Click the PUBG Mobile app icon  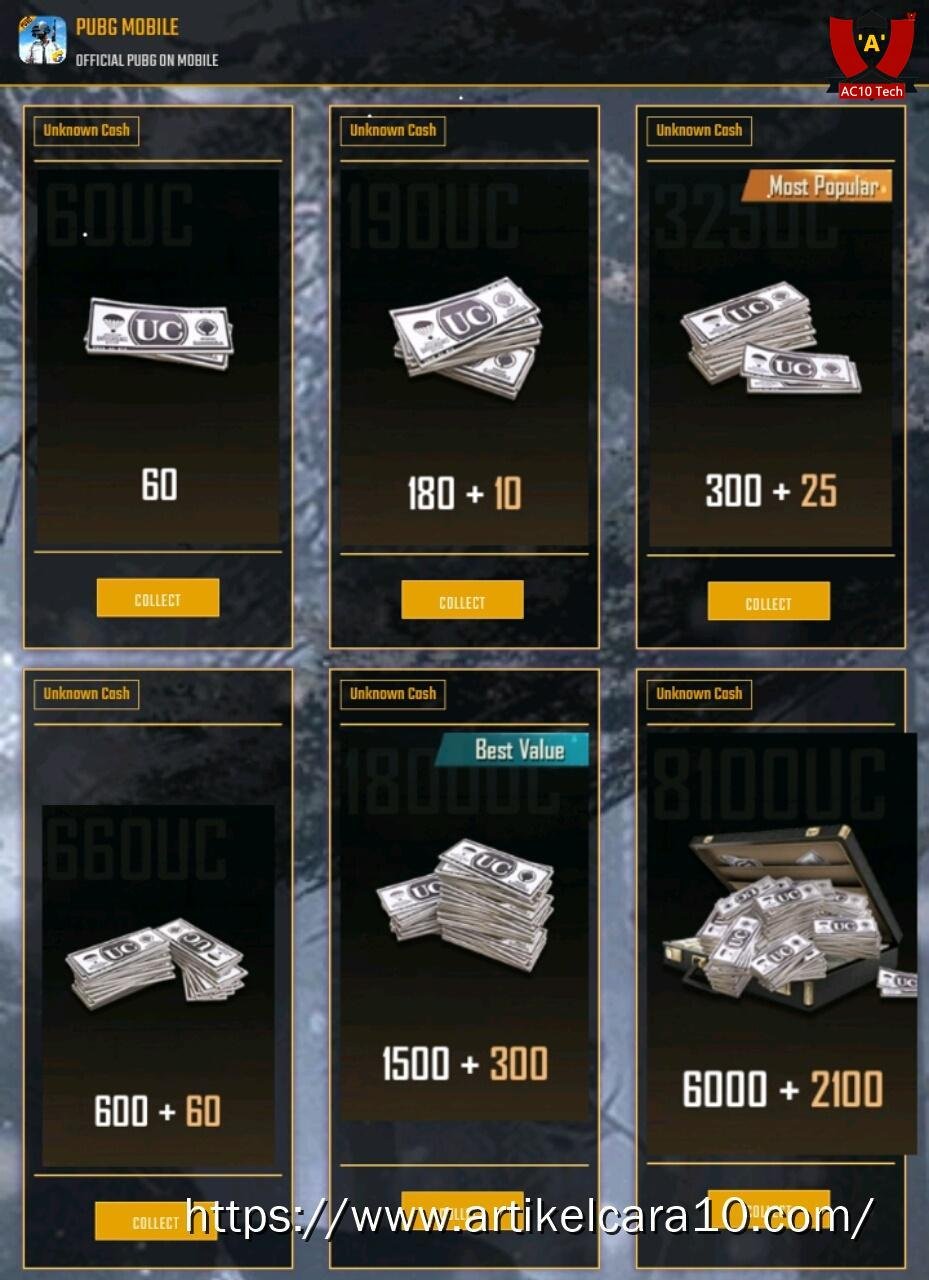coord(43,41)
